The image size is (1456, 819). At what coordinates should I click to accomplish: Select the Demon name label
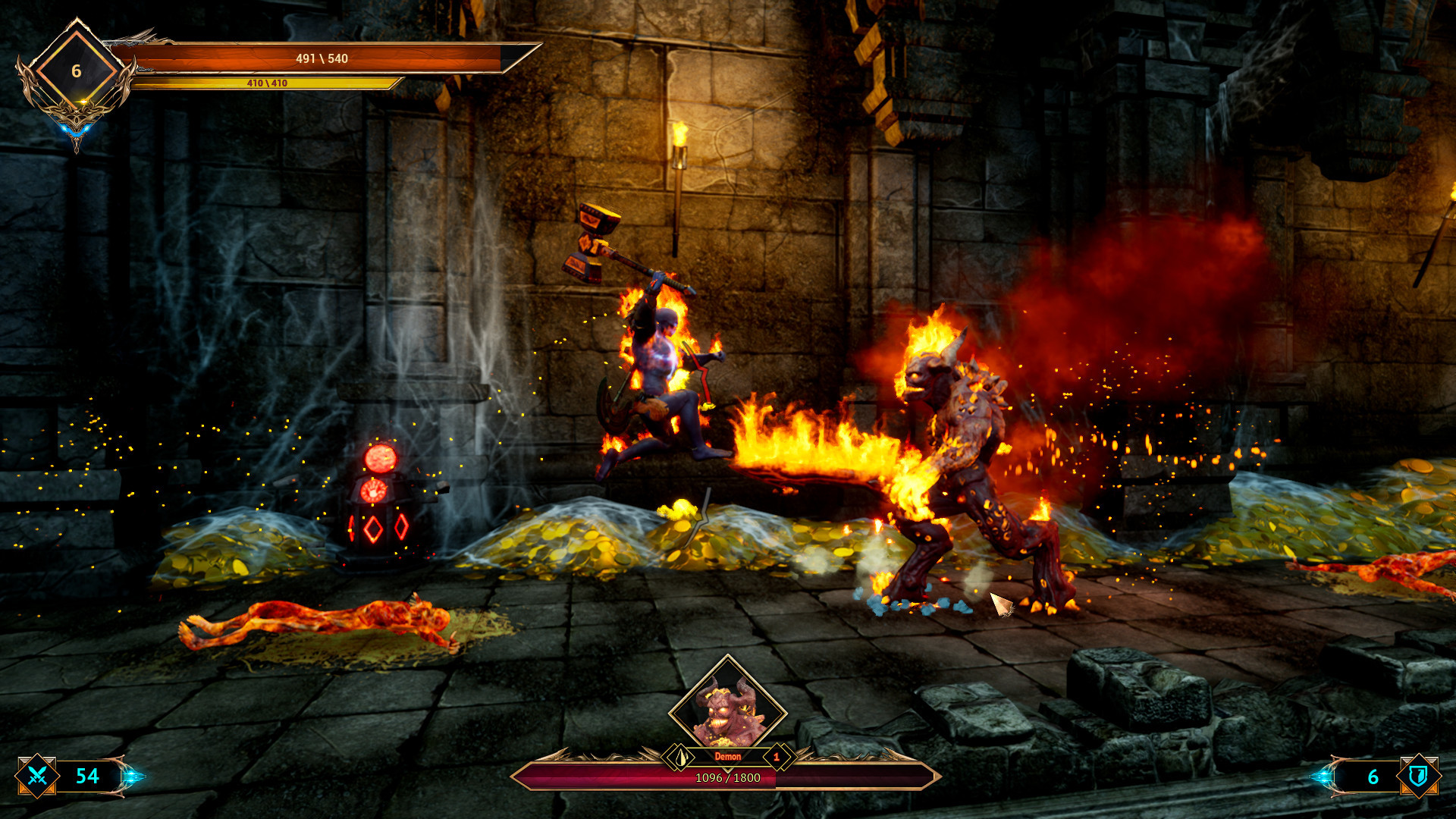pyautogui.click(x=726, y=755)
